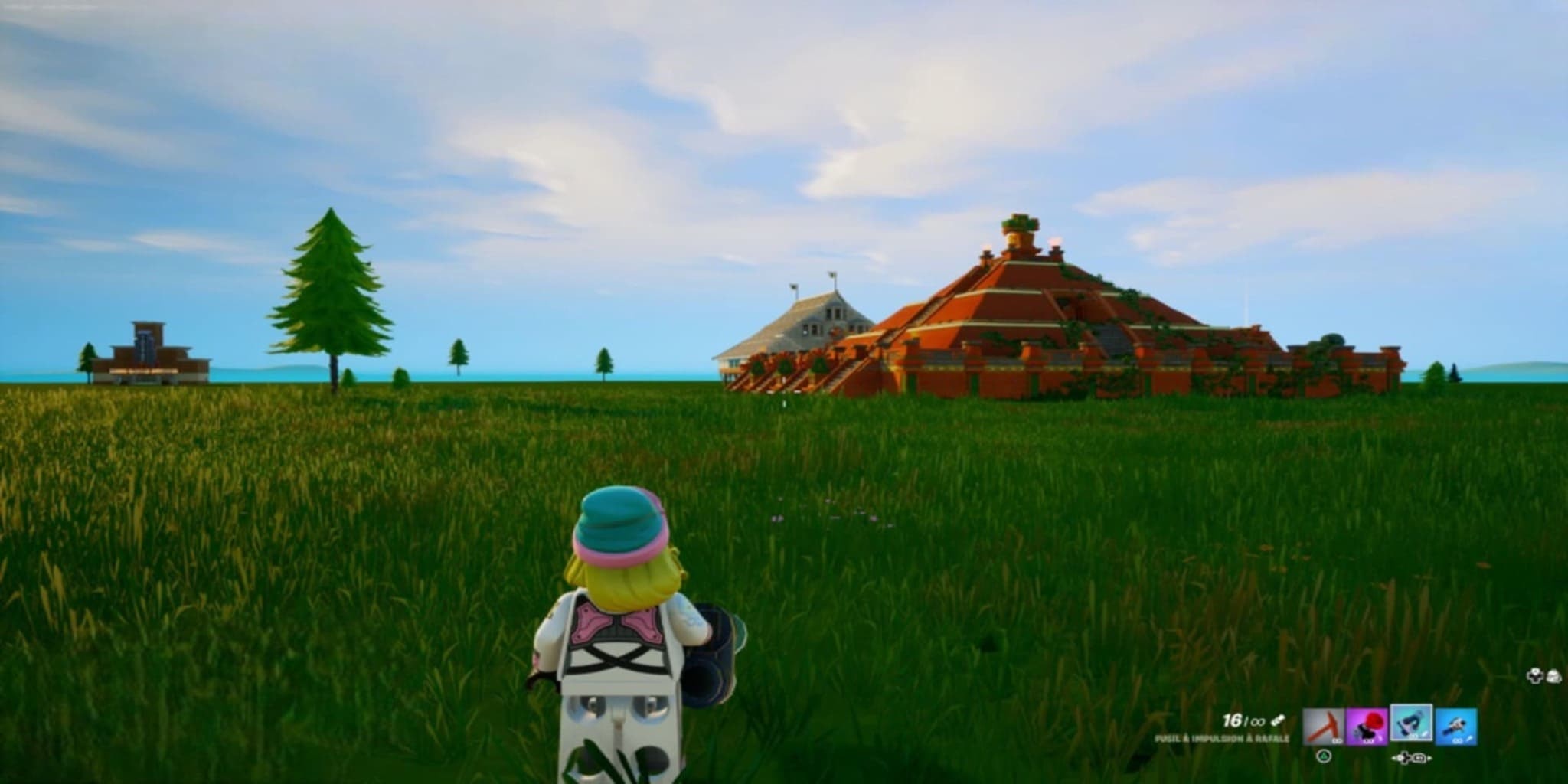The height and width of the screenshot is (784, 1568).
Task: Click the 16 ammo counter
Action: click(x=1232, y=720)
